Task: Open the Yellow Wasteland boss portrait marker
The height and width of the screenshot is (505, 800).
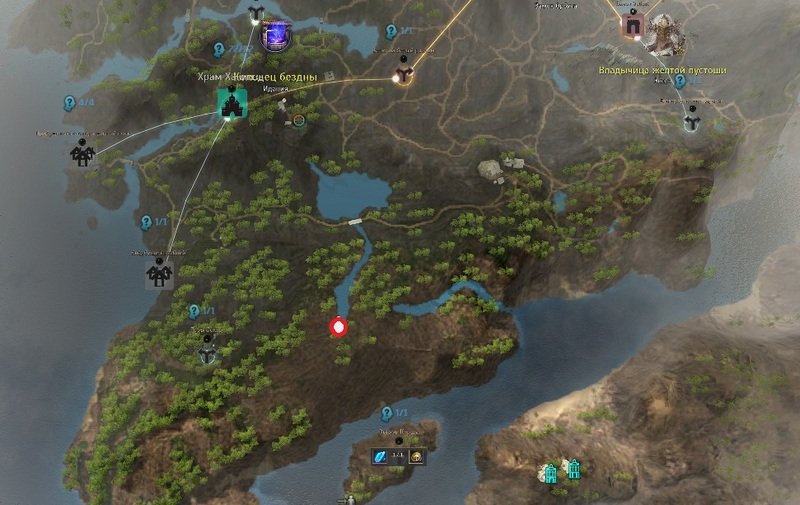Action: click(x=664, y=35)
